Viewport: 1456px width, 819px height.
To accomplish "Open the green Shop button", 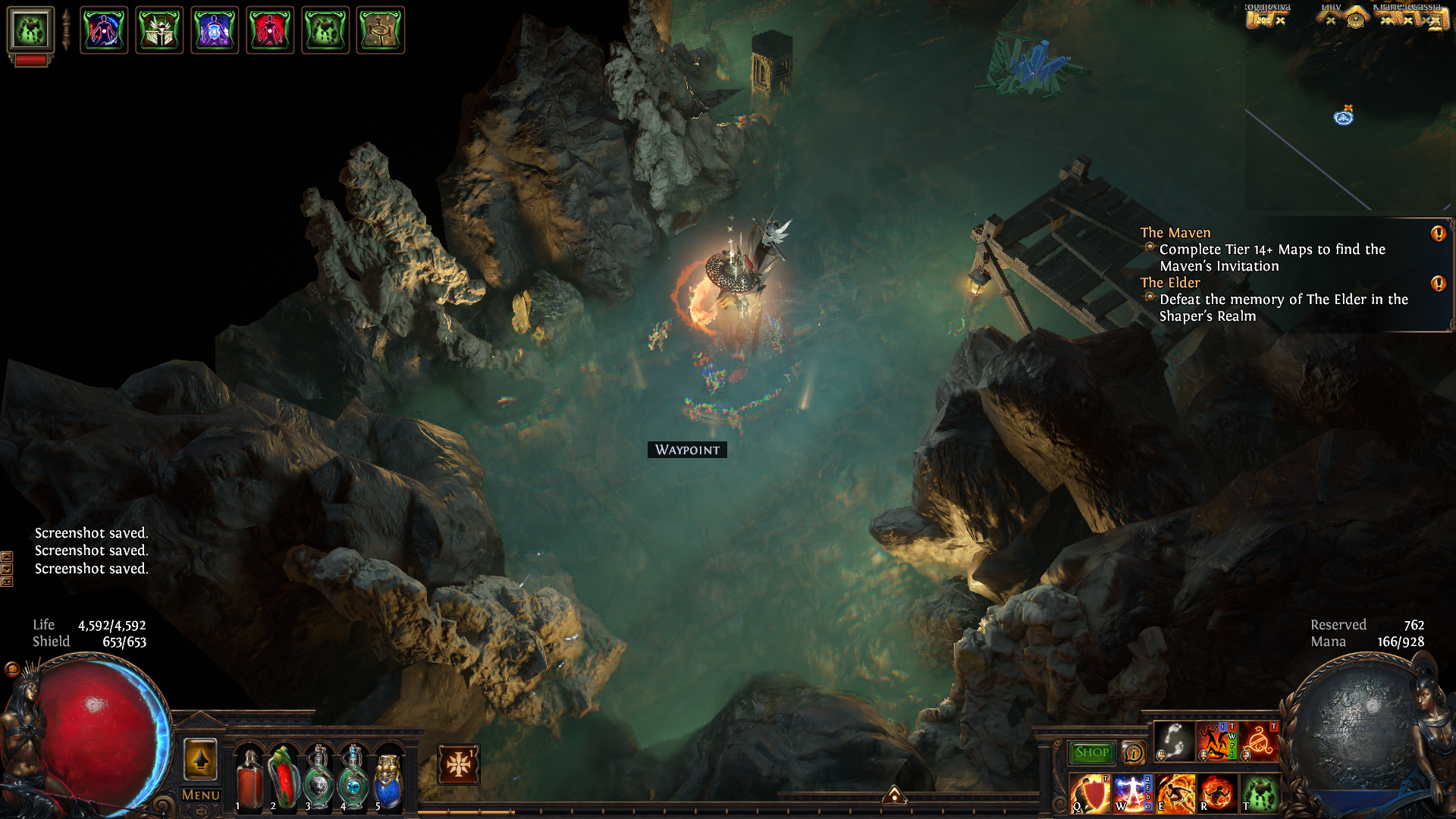I will [1091, 752].
